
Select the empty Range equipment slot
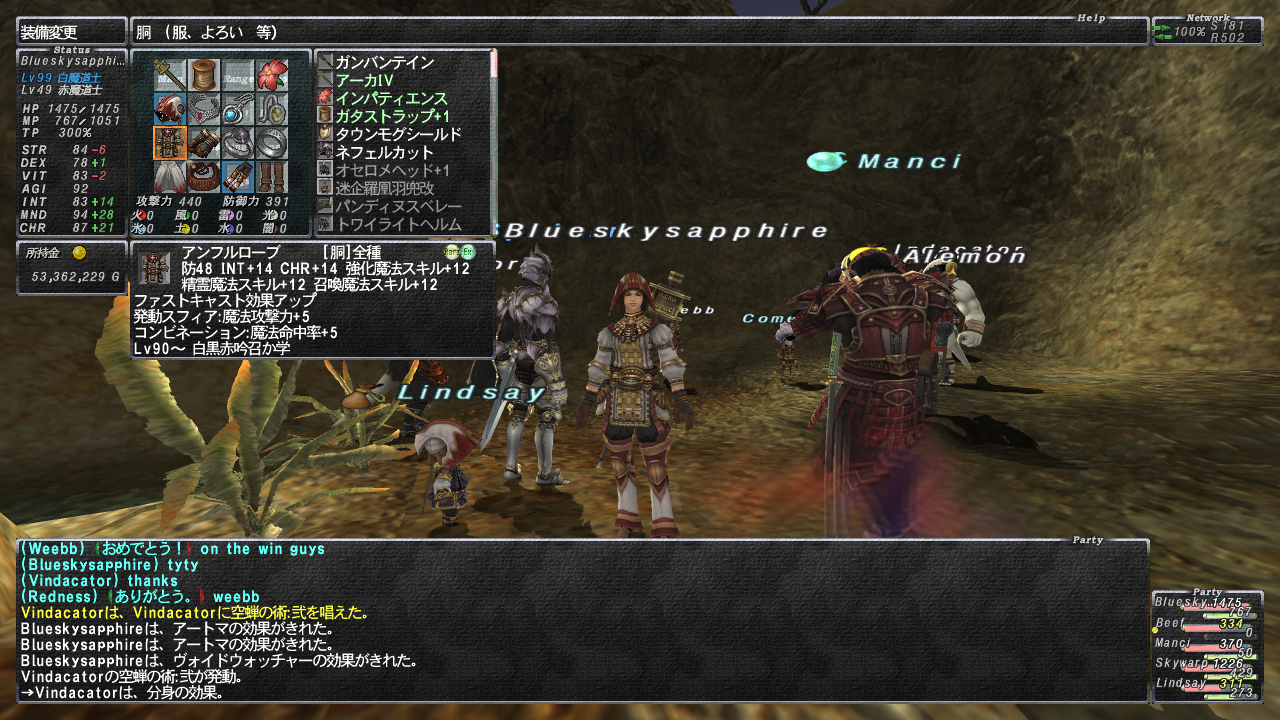[x=238, y=75]
